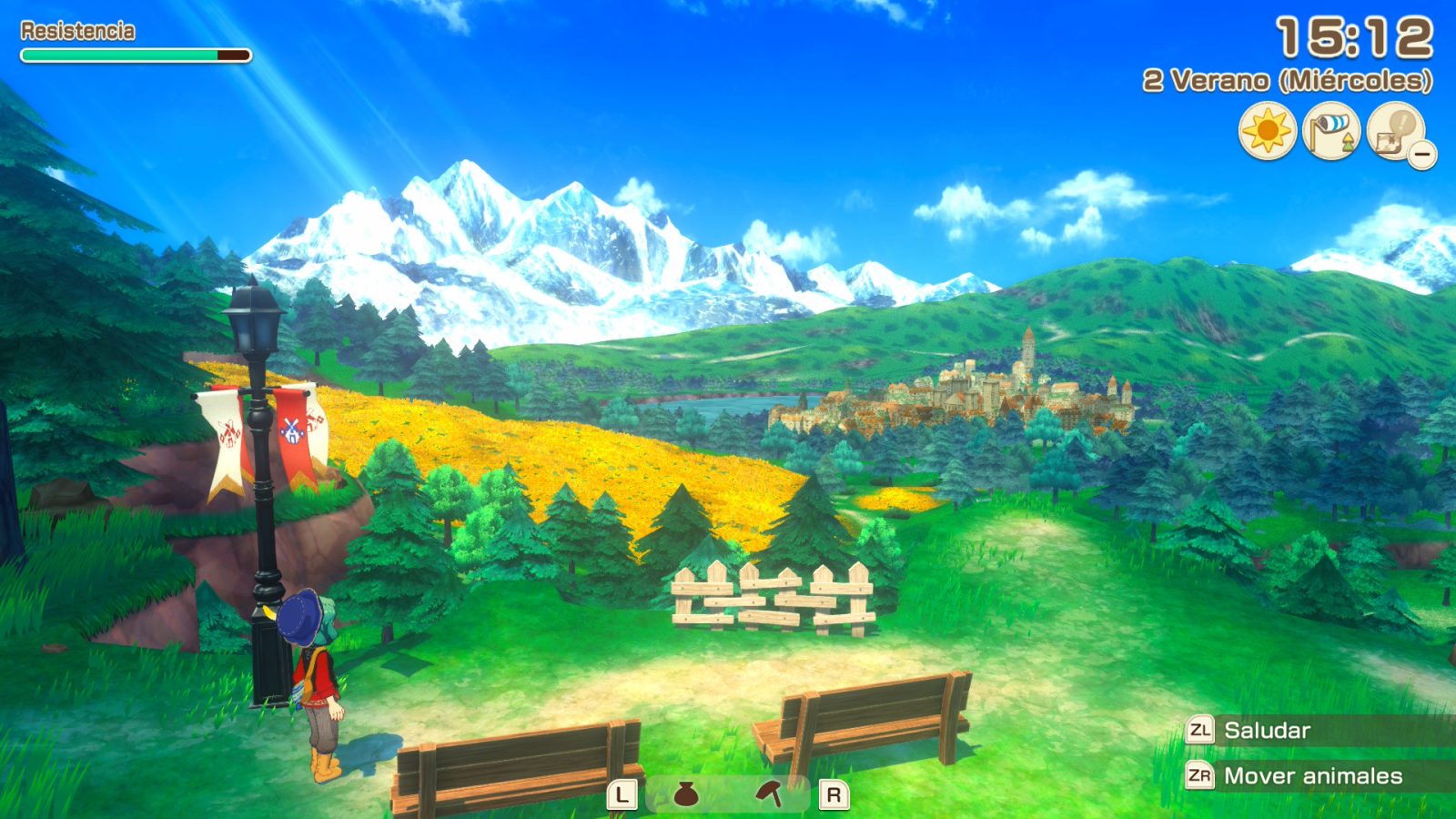Choose the Mover animales action
1456x819 pixels.
click(x=1312, y=776)
